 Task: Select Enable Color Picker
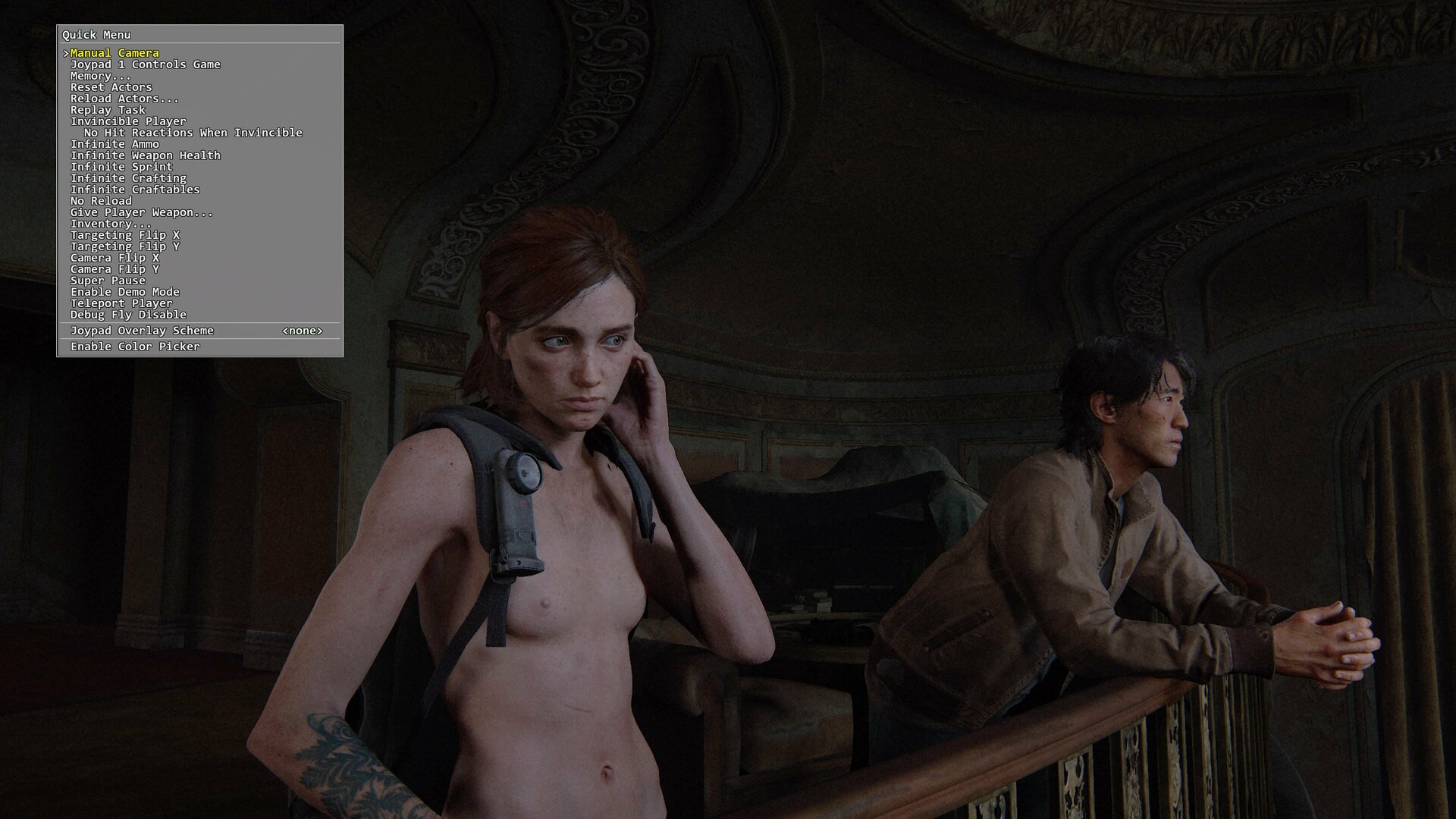click(135, 347)
